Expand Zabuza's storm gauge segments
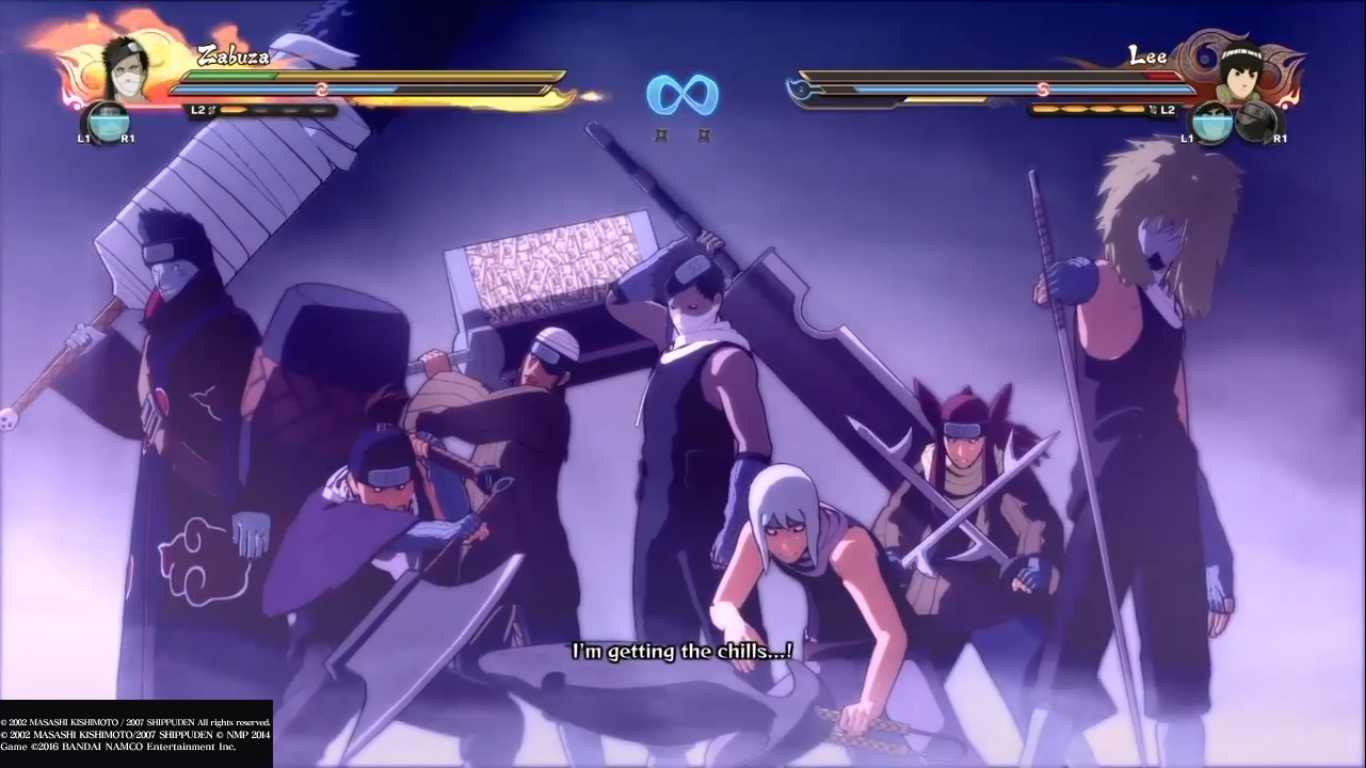1366x768 pixels. pyautogui.click(x=278, y=110)
